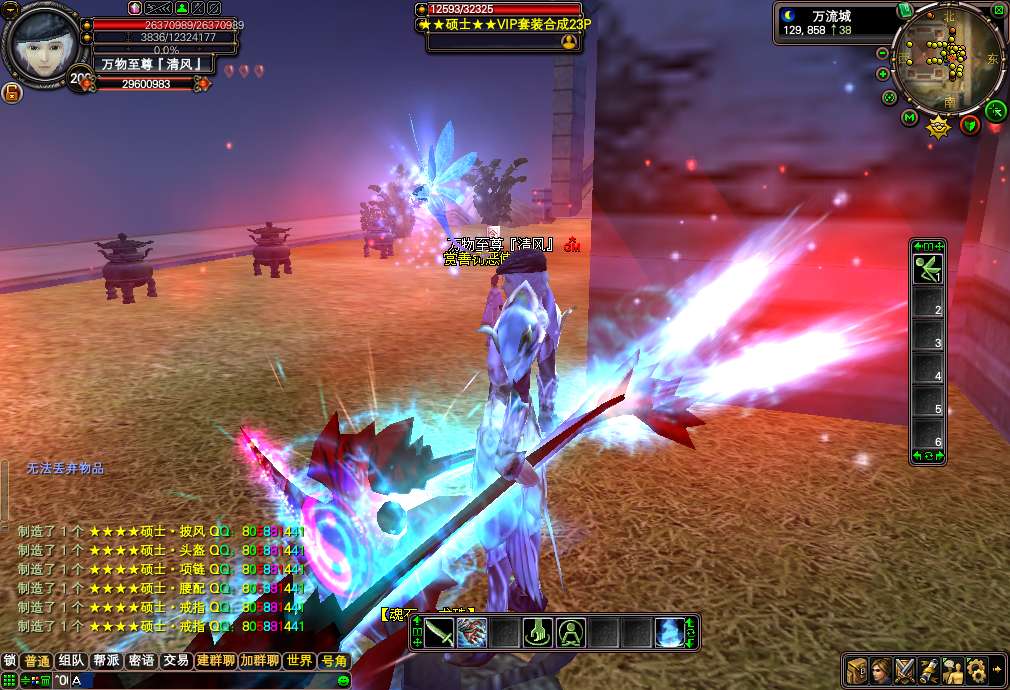Select the 号角 horn channel tab
The image size is (1010, 690).
click(x=333, y=661)
